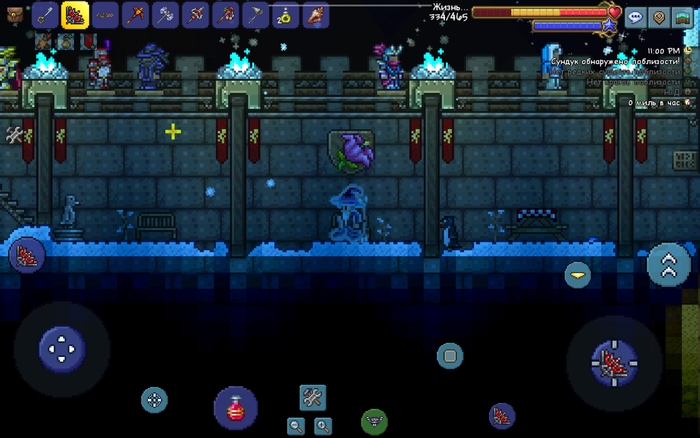Viewport: 700px width, 438px height.
Task: Tap the yellow down-arrow button
Action: (577, 274)
